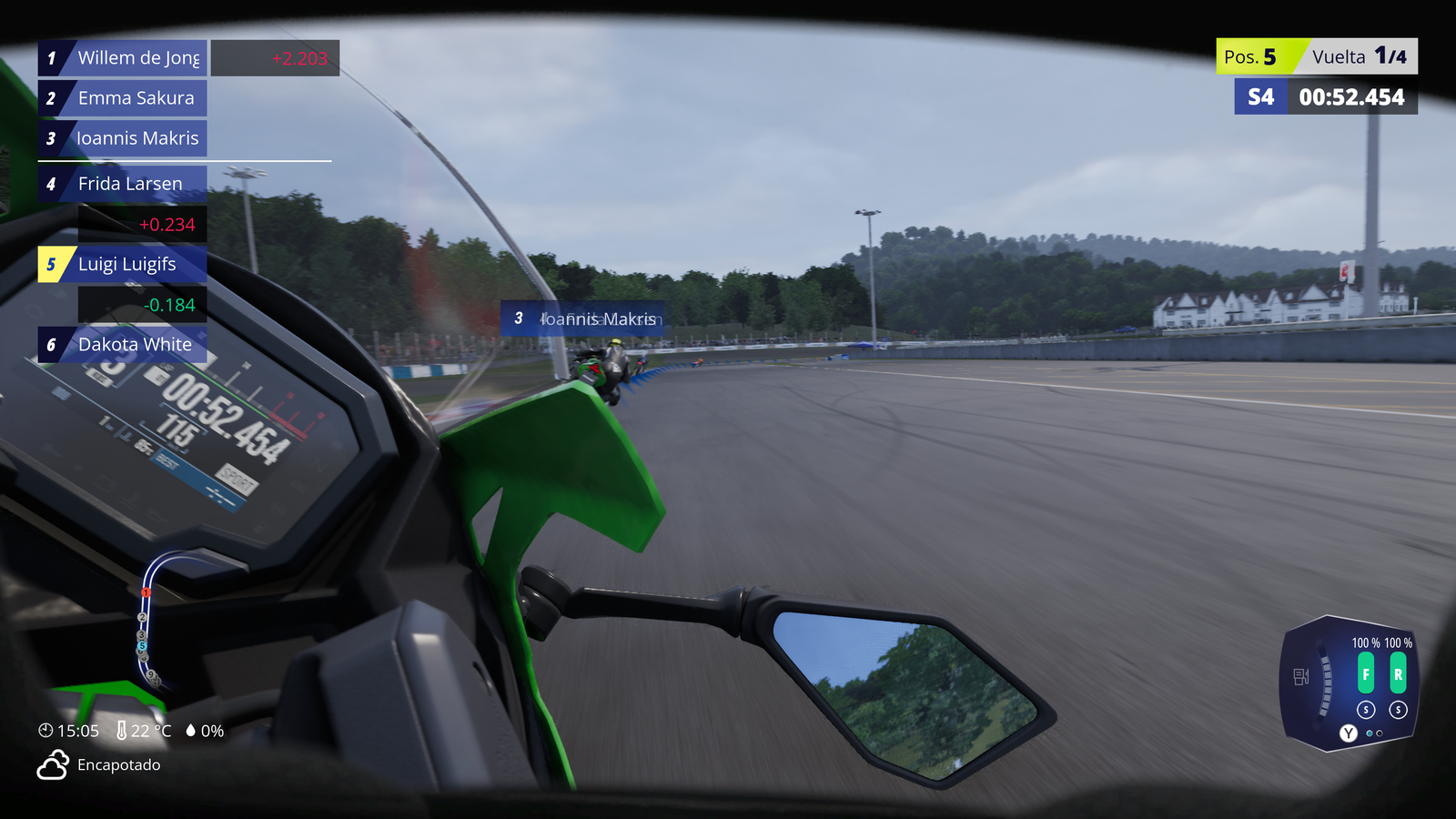Toggle the dark page dot beside the blue dot
Screen dimensions: 1456x819
[x=1380, y=733]
